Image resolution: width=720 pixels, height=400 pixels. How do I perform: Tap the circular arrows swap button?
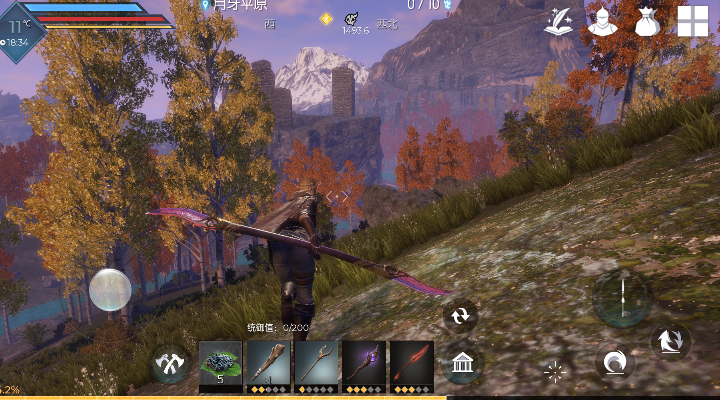460,316
